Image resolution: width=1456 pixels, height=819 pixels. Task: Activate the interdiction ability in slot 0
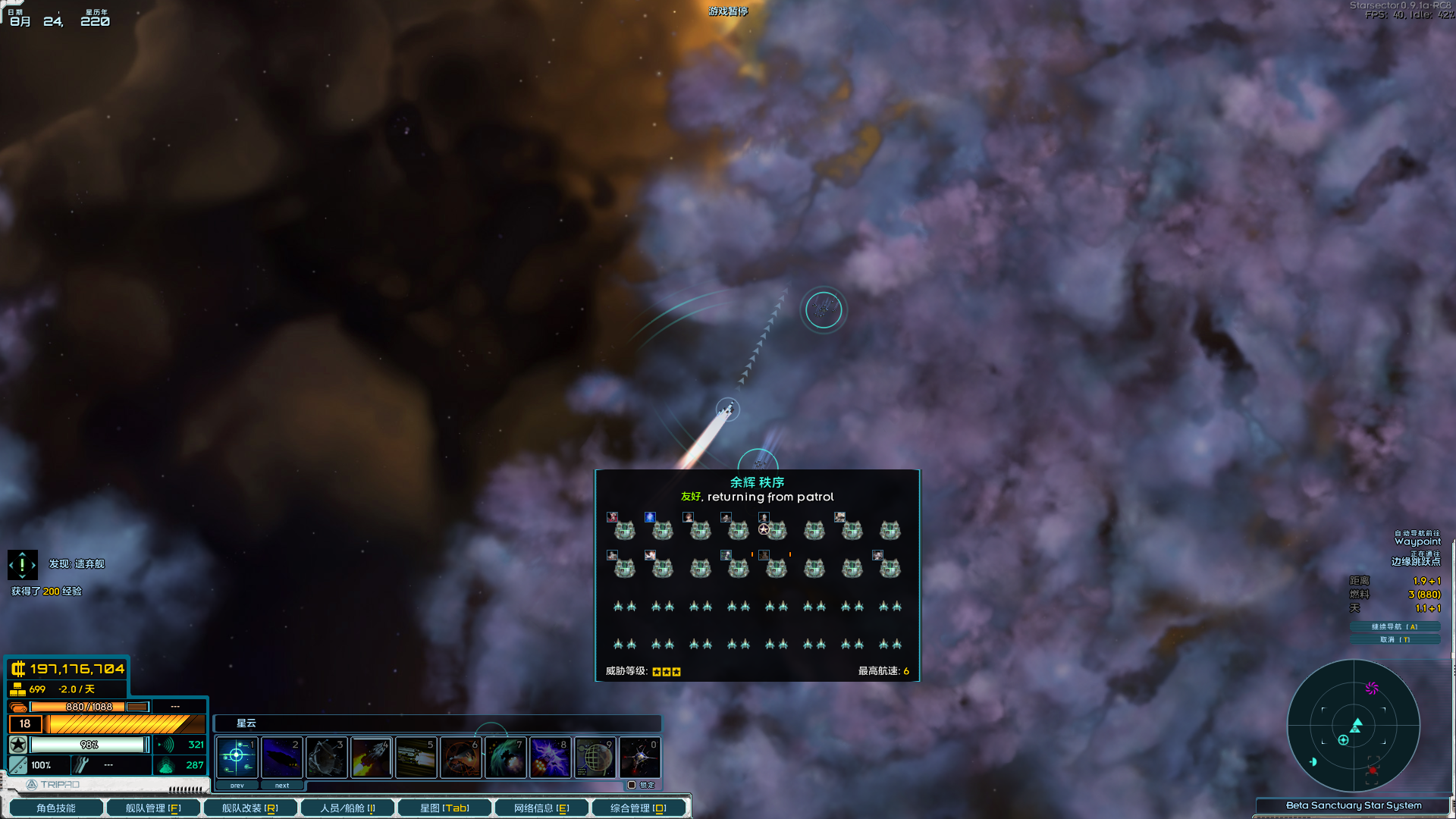click(x=640, y=757)
